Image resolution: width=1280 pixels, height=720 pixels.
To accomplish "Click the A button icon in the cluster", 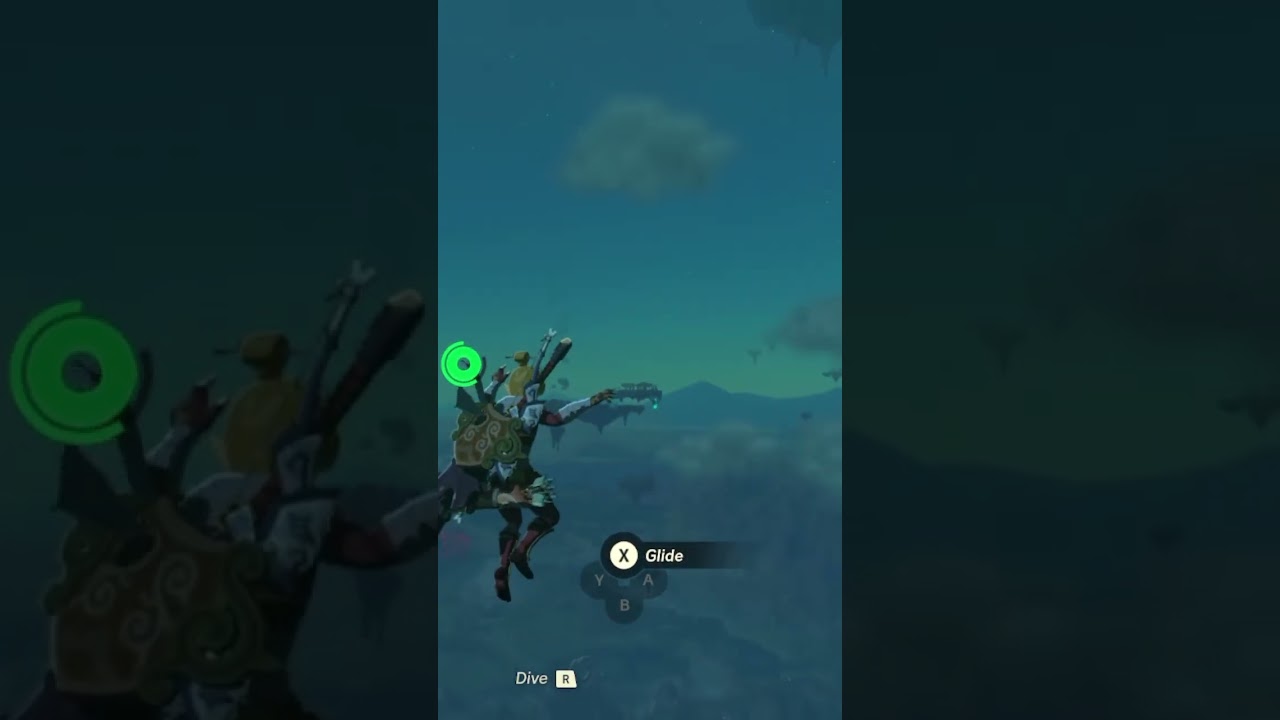I will (x=648, y=579).
